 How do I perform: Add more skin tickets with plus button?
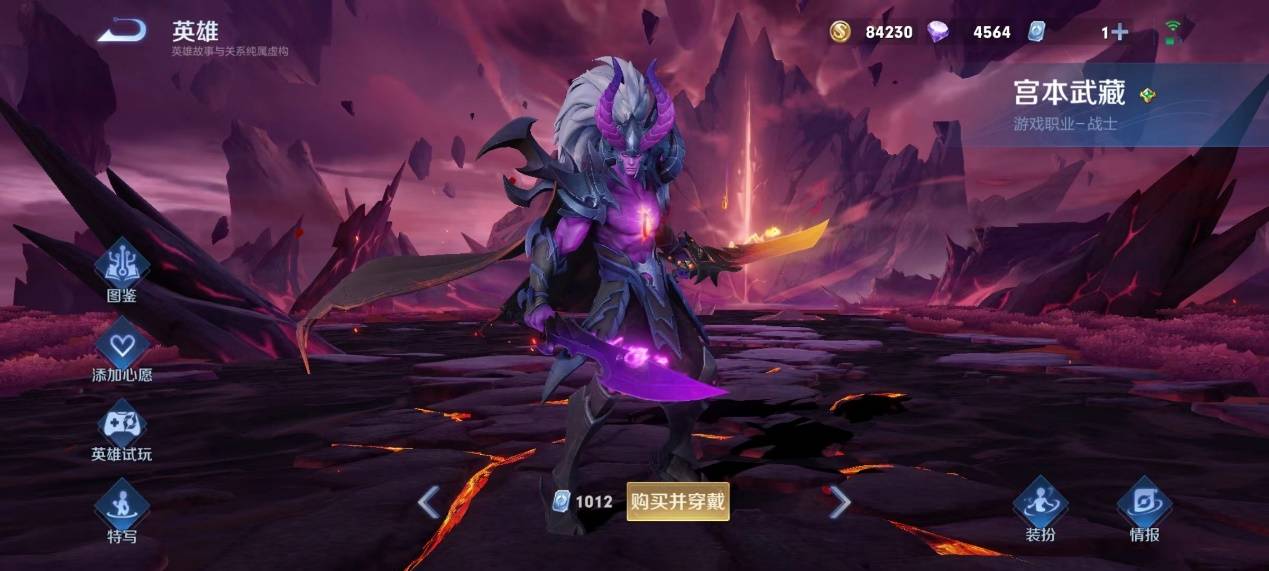(1119, 32)
